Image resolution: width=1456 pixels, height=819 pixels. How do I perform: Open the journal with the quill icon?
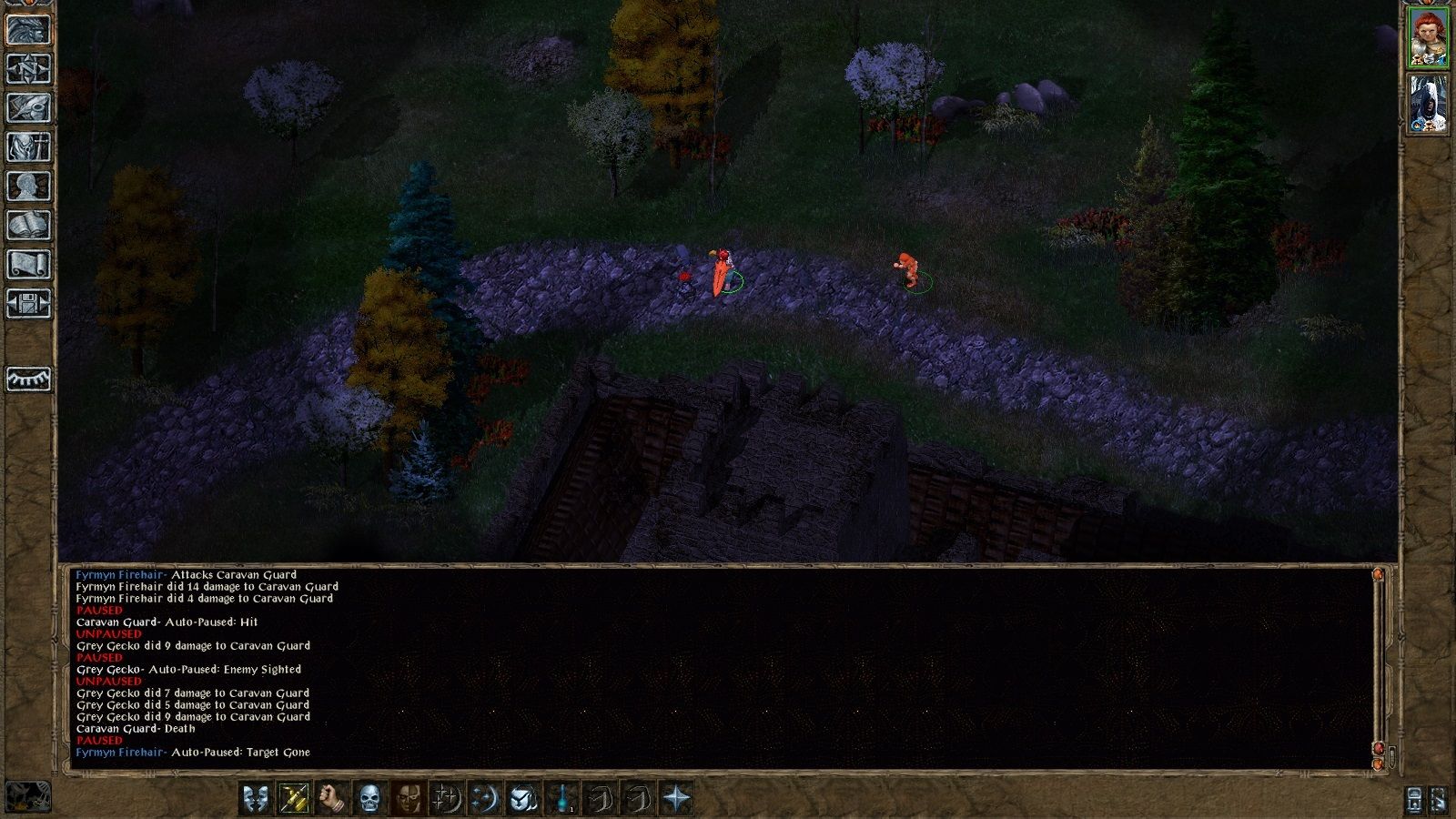pyautogui.click(x=28, y=107)
